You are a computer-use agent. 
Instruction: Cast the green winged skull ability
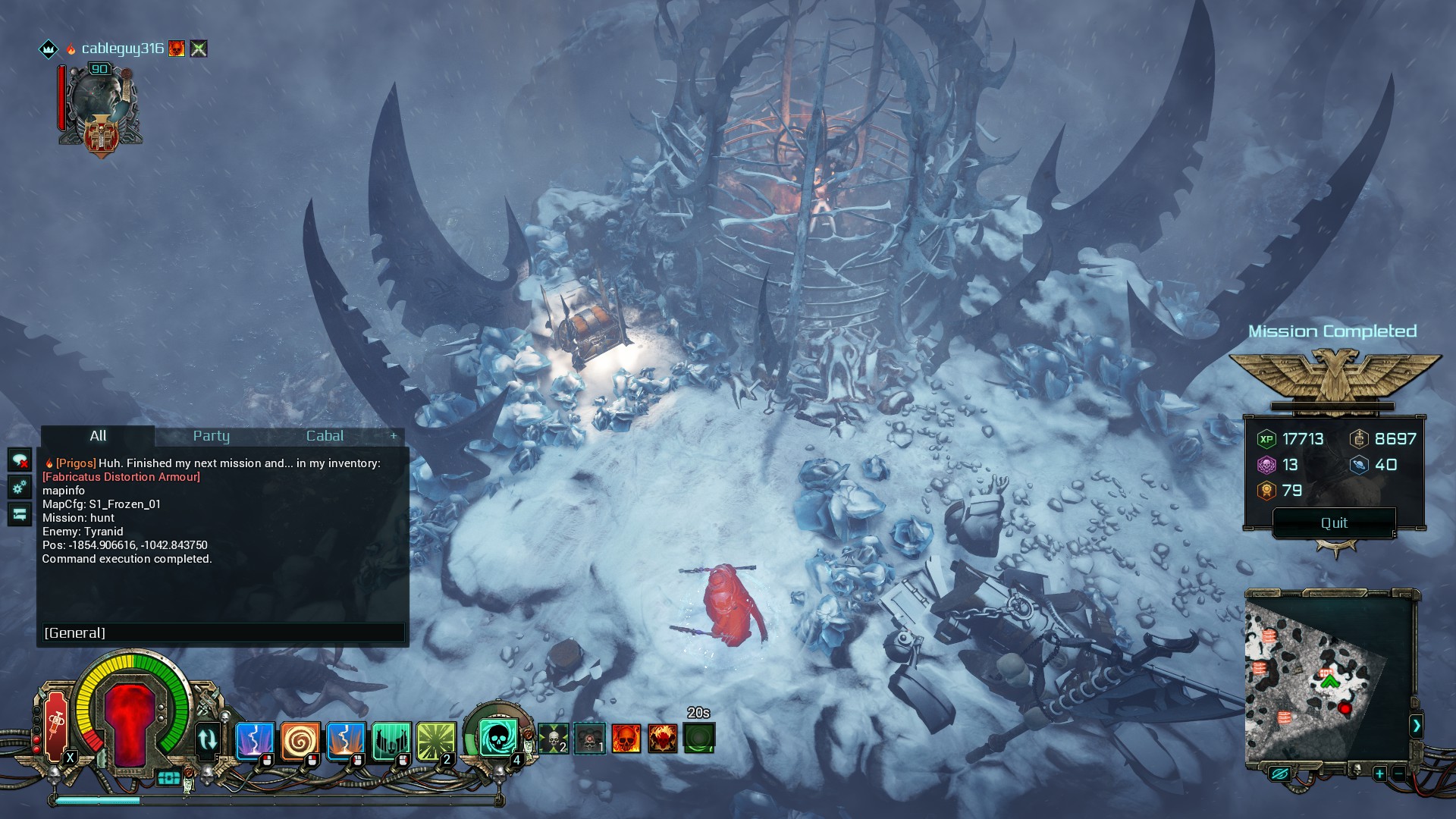(391, 739)
